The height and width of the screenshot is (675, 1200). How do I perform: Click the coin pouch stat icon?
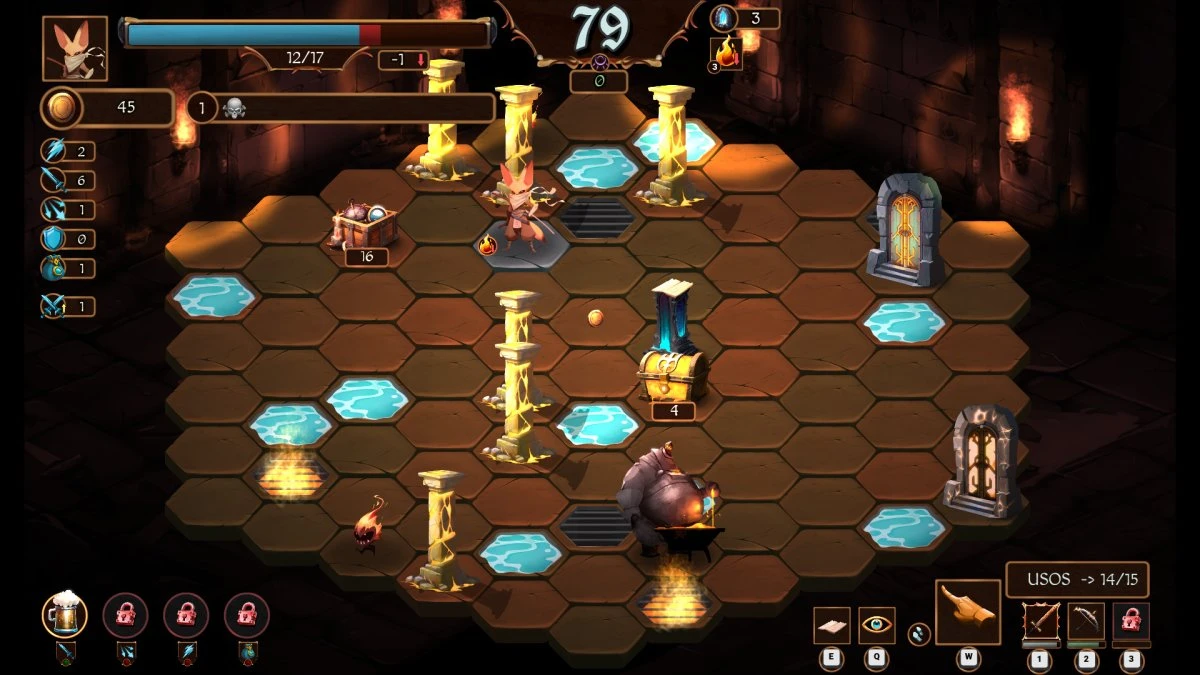pyautogui.click(x=53, y=268)
